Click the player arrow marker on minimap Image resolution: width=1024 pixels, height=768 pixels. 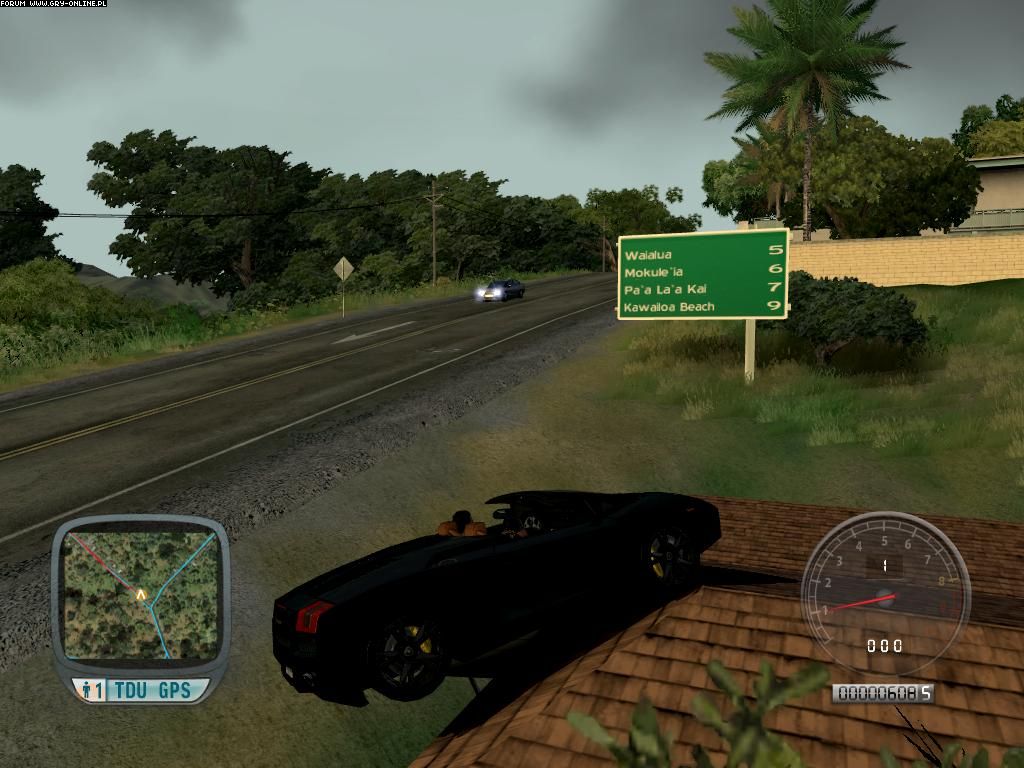click(141, 593)
